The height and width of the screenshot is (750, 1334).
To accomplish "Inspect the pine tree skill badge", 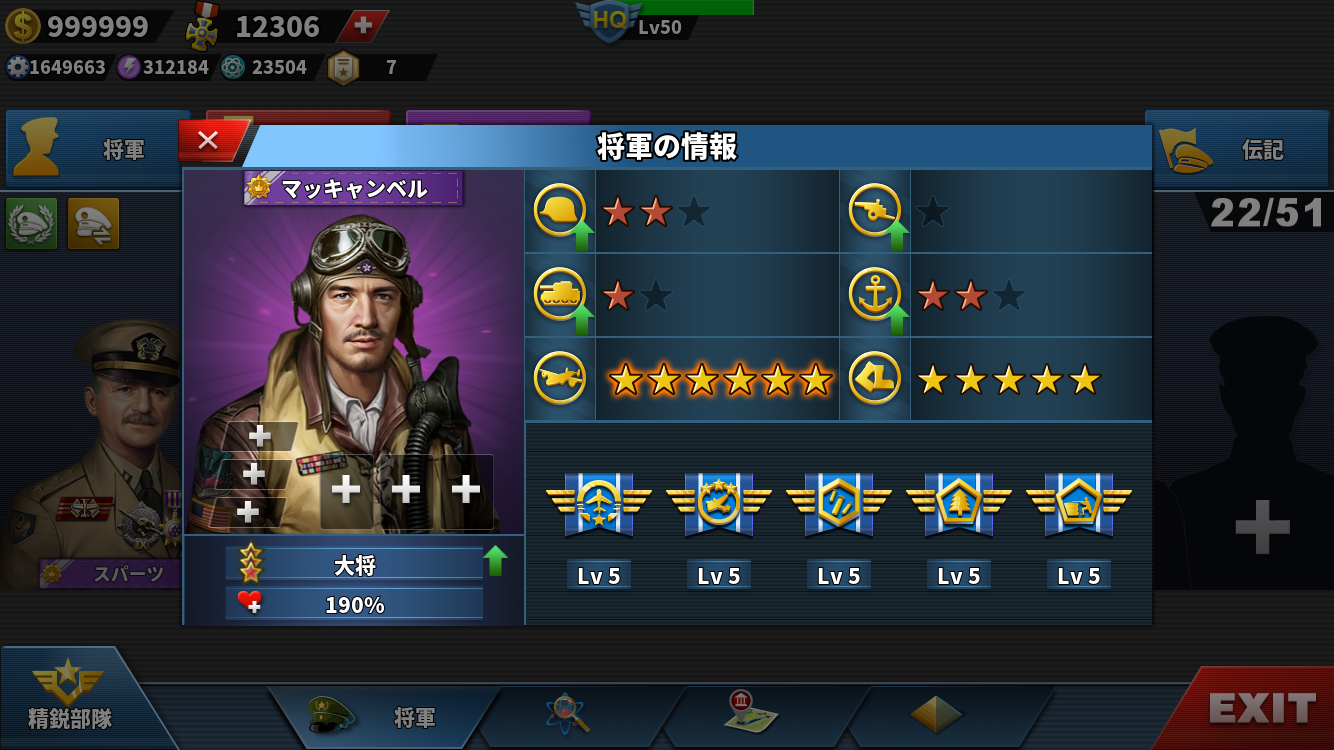I will [x=958, y=505].
